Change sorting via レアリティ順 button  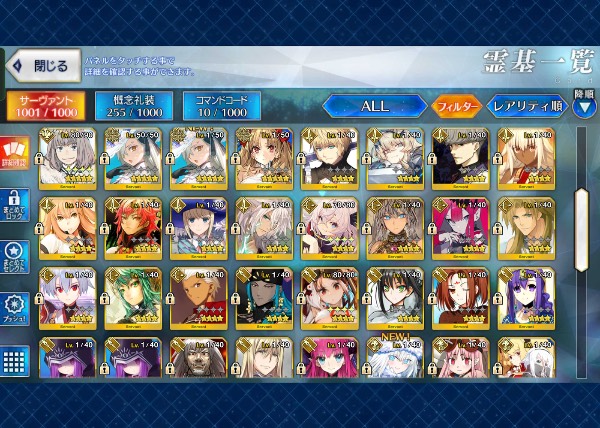click(x=526, y=105)
